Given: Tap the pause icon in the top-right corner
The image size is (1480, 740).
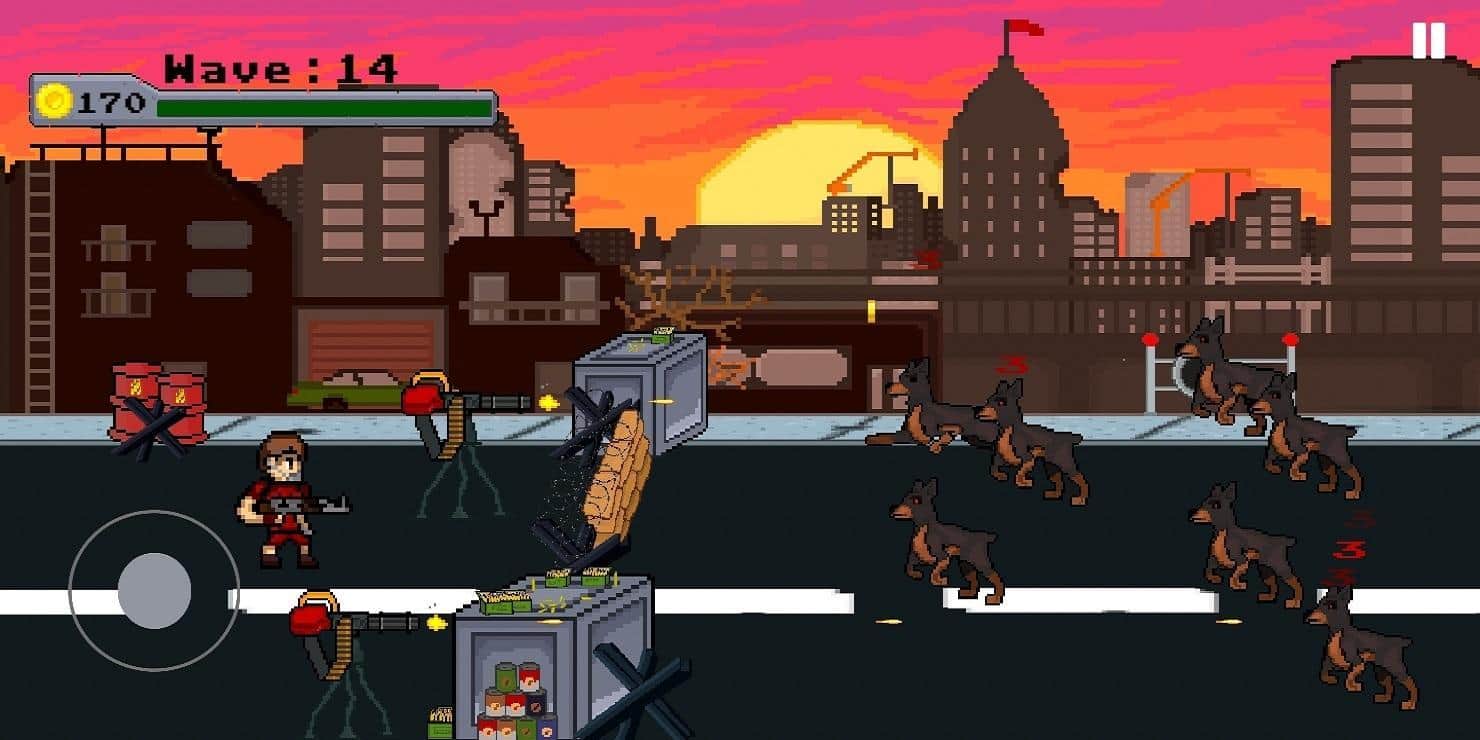Looking at the screenshot, I should point(1428,42).
